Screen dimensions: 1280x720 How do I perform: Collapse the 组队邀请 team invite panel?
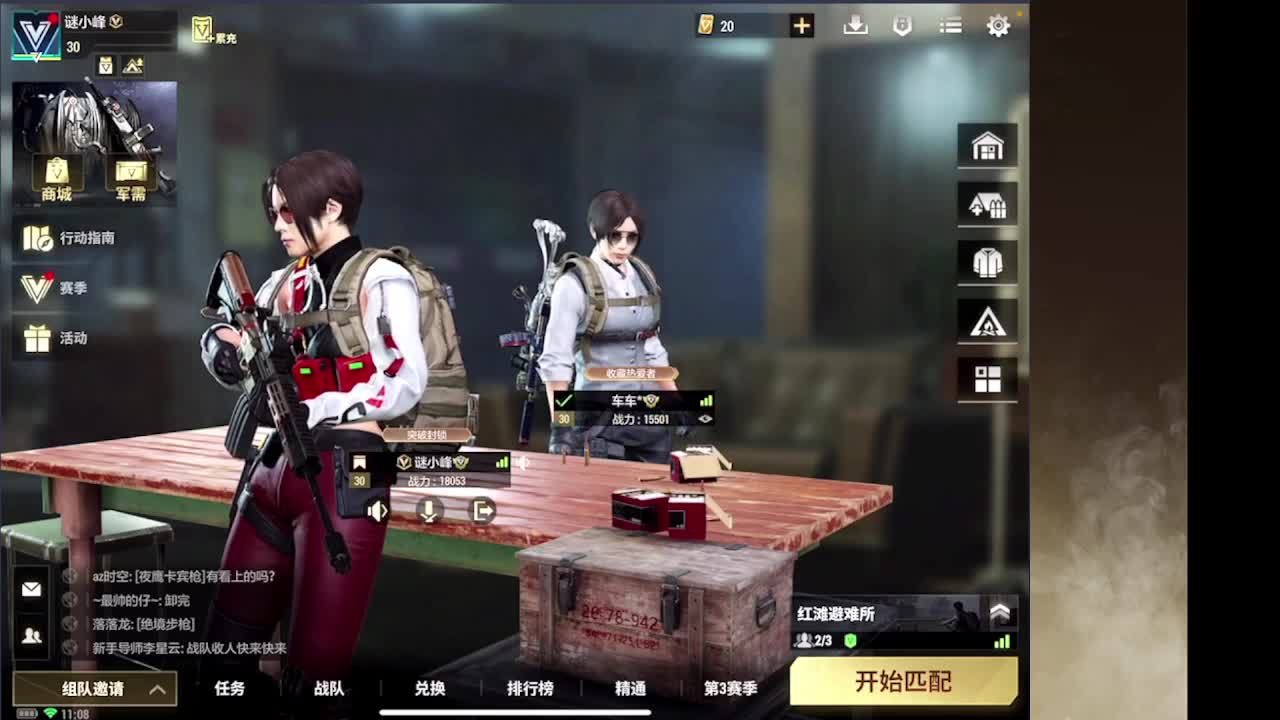point(156,689)
